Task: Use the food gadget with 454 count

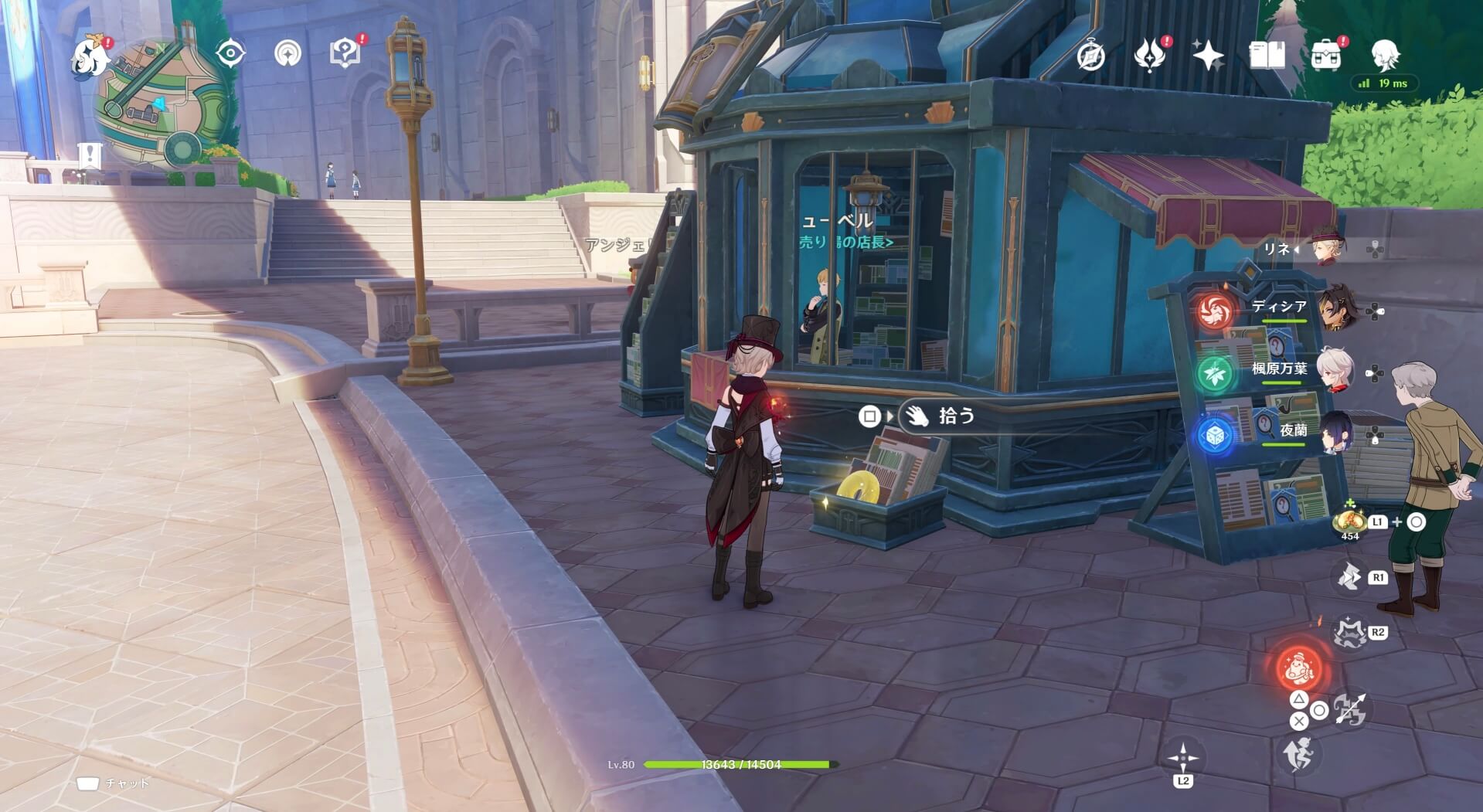Action: [x=1350, y=521]
